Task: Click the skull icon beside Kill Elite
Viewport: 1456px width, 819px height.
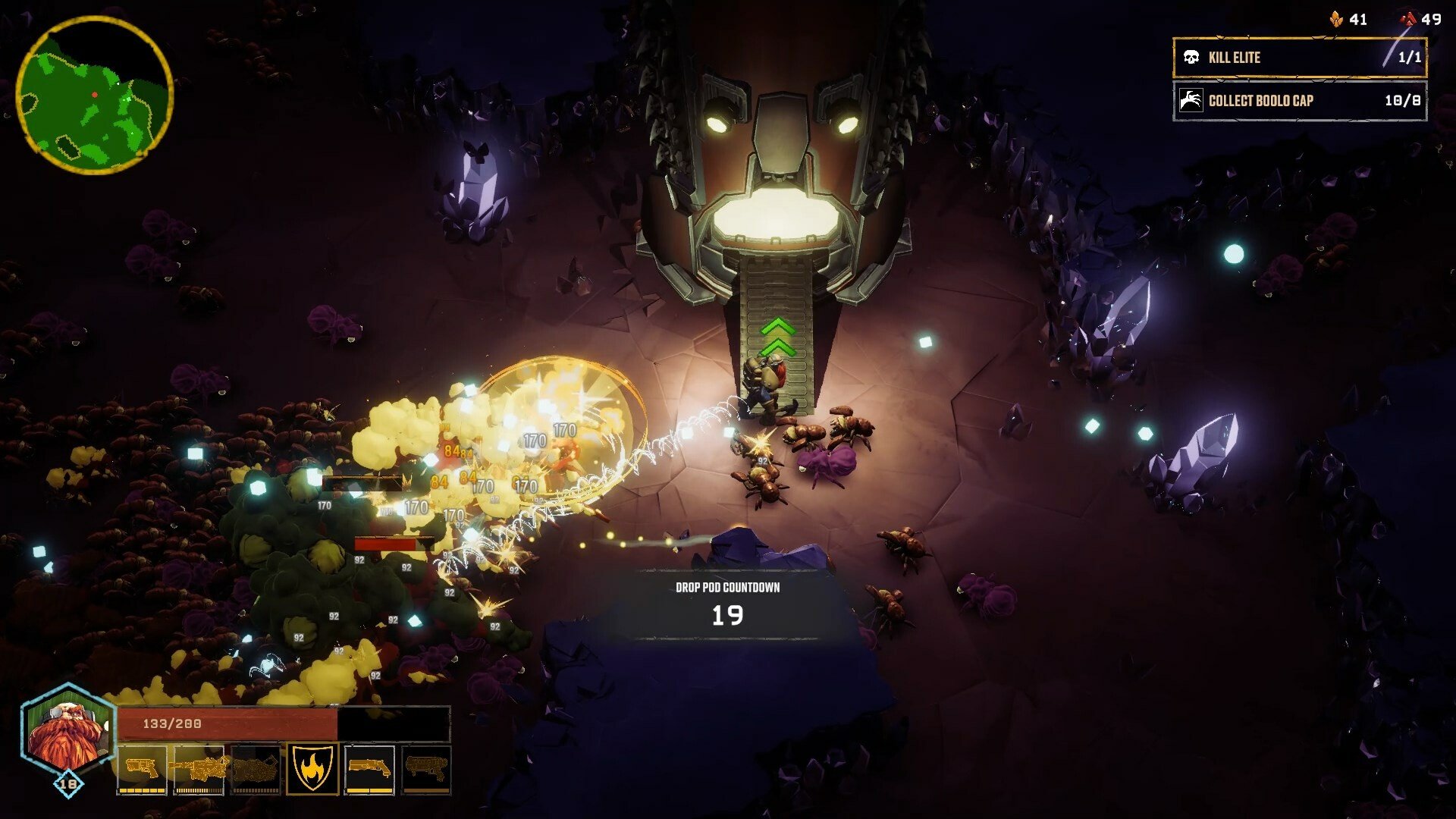Action: 1192,57
